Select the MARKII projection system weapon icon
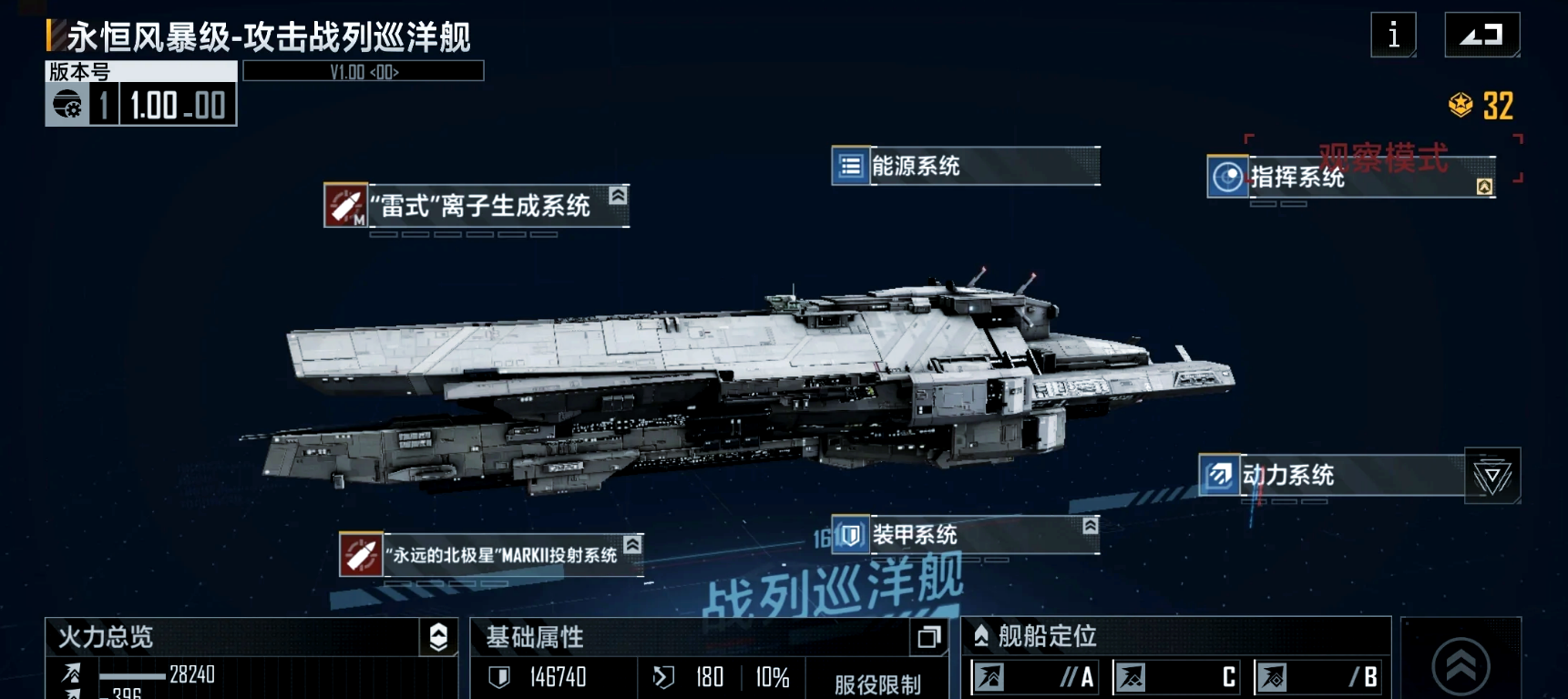 pos(361,552)
